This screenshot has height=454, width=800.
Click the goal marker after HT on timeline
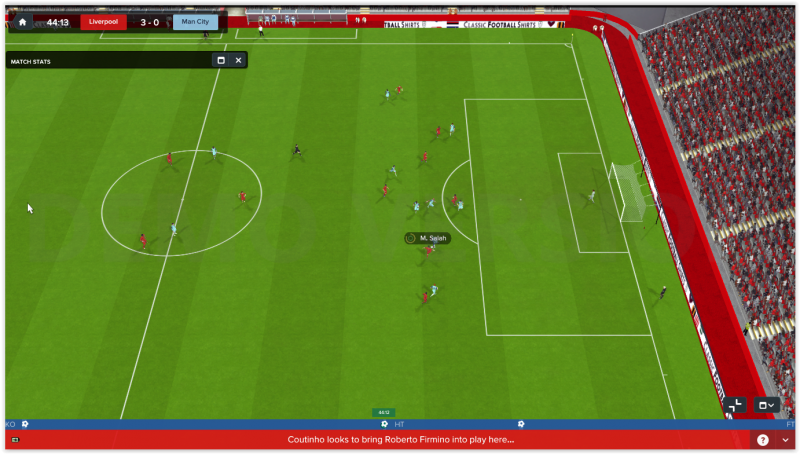coord(519,424)
